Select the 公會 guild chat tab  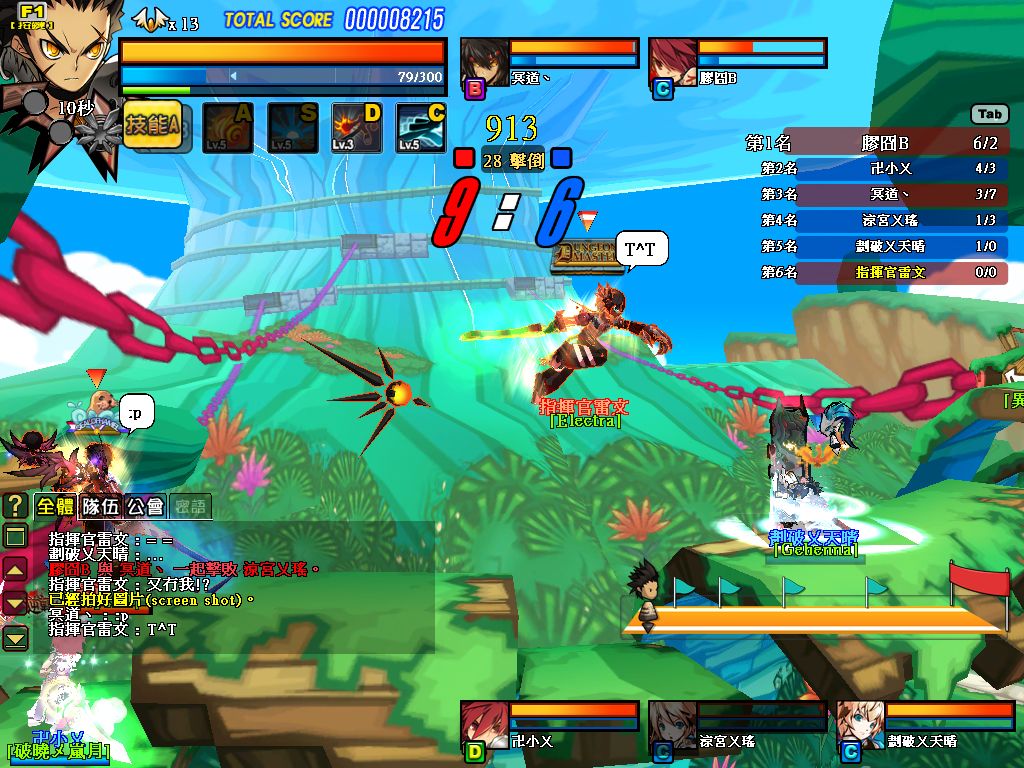144,506
